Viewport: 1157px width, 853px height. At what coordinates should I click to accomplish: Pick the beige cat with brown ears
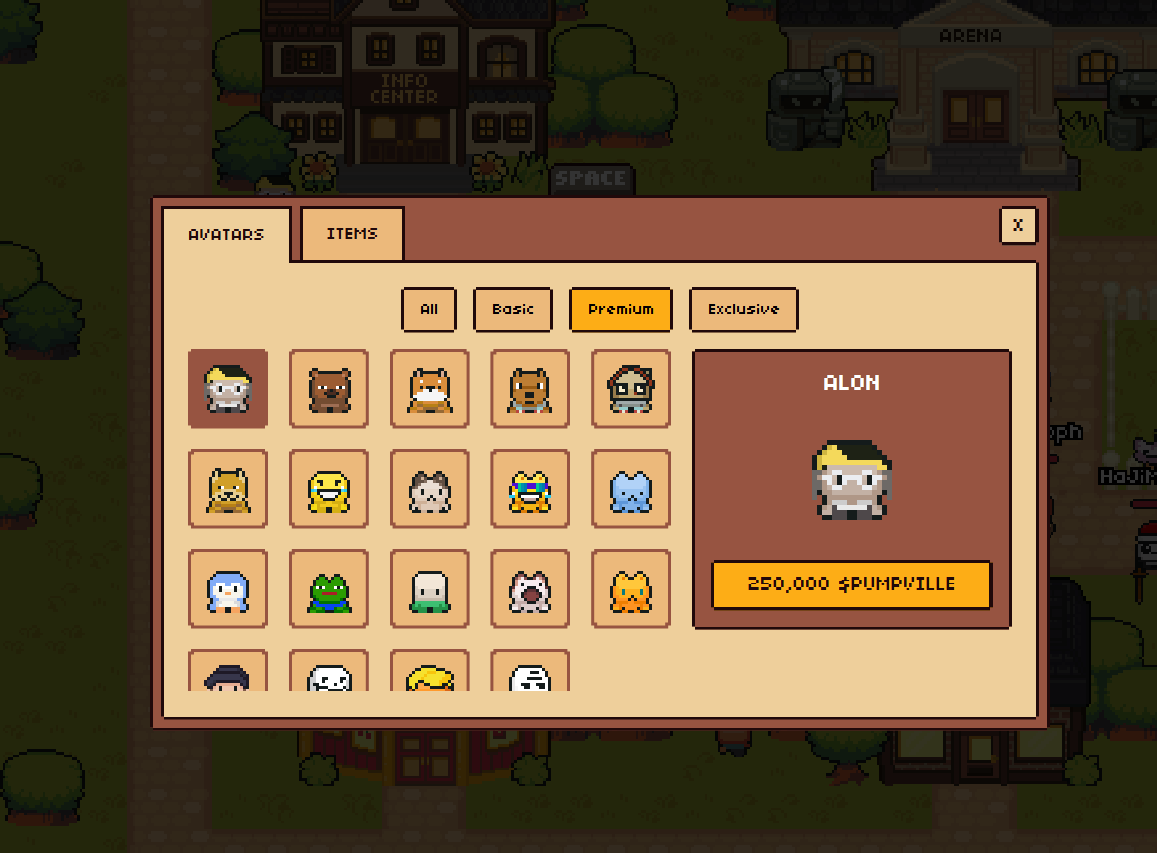click(430, 489)
